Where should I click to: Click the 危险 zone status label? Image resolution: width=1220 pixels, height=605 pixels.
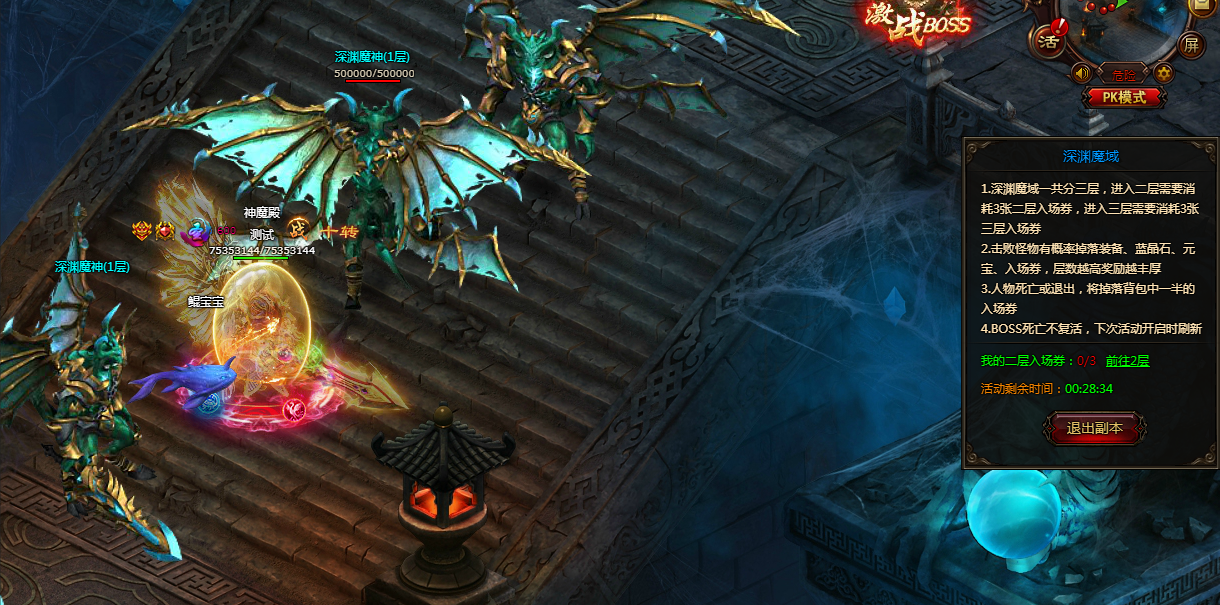tap(1122, 74)
